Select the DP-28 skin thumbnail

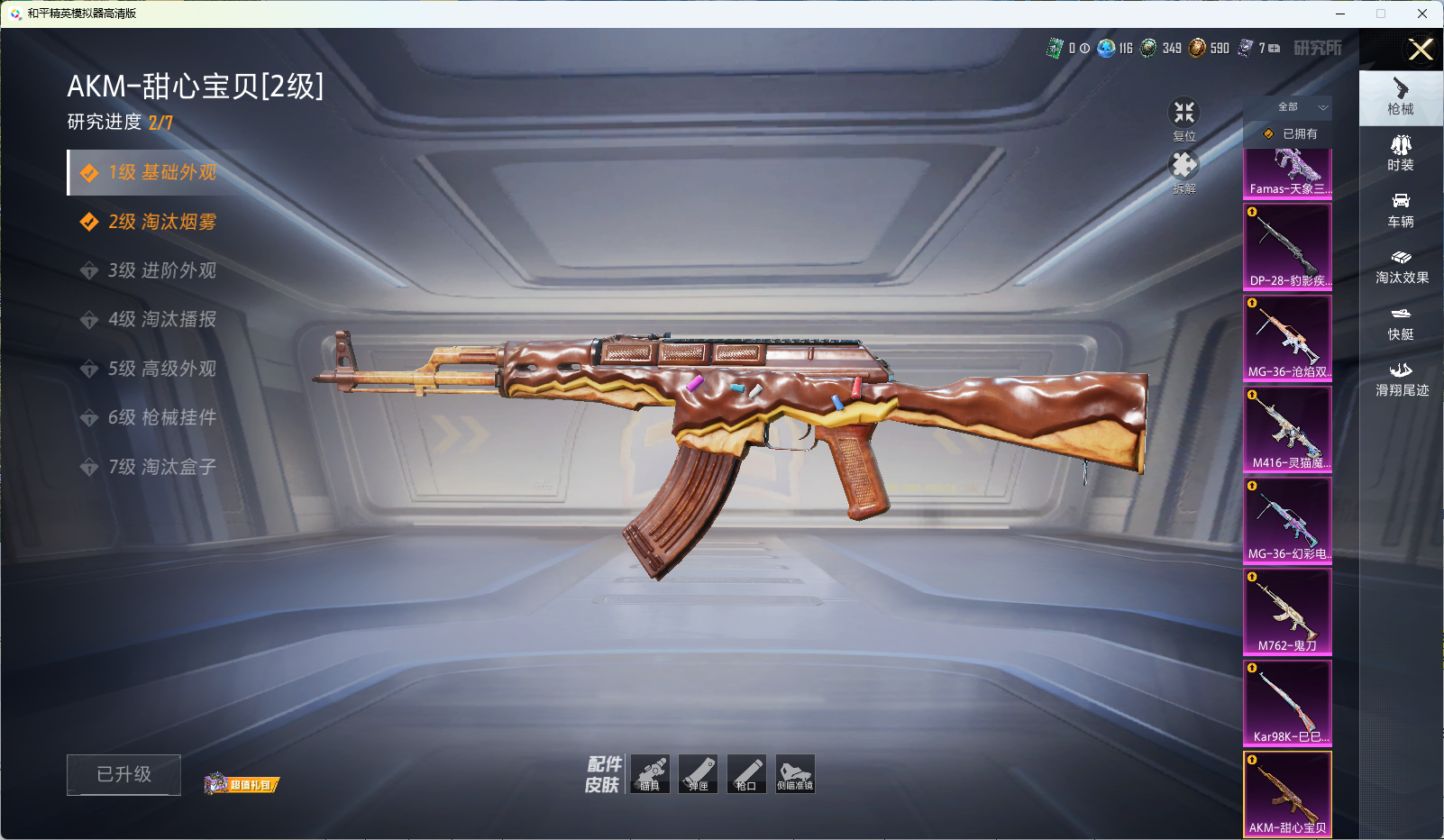1287,246
